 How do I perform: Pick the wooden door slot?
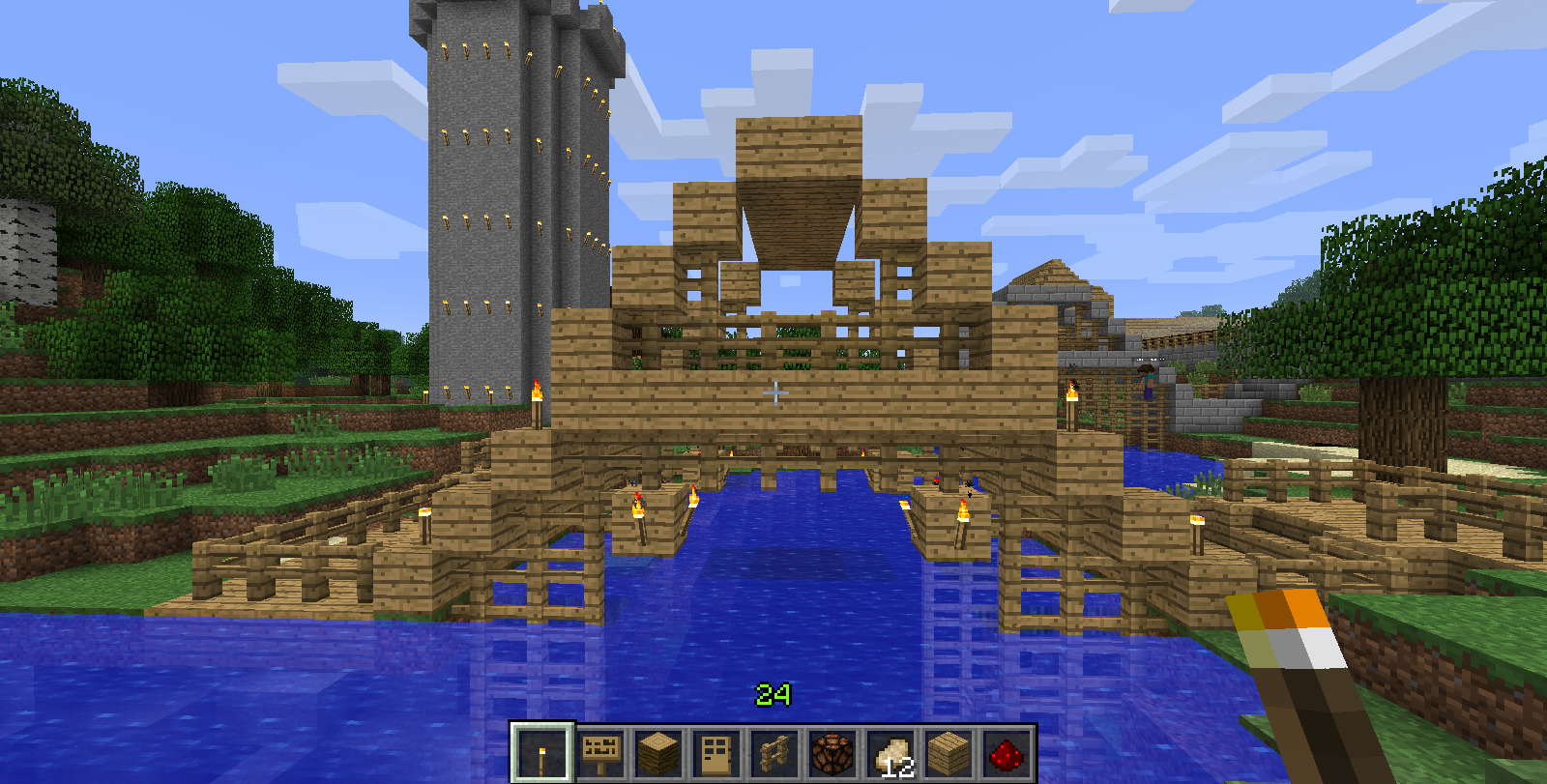pyautogui.click(x=716, y=753)
